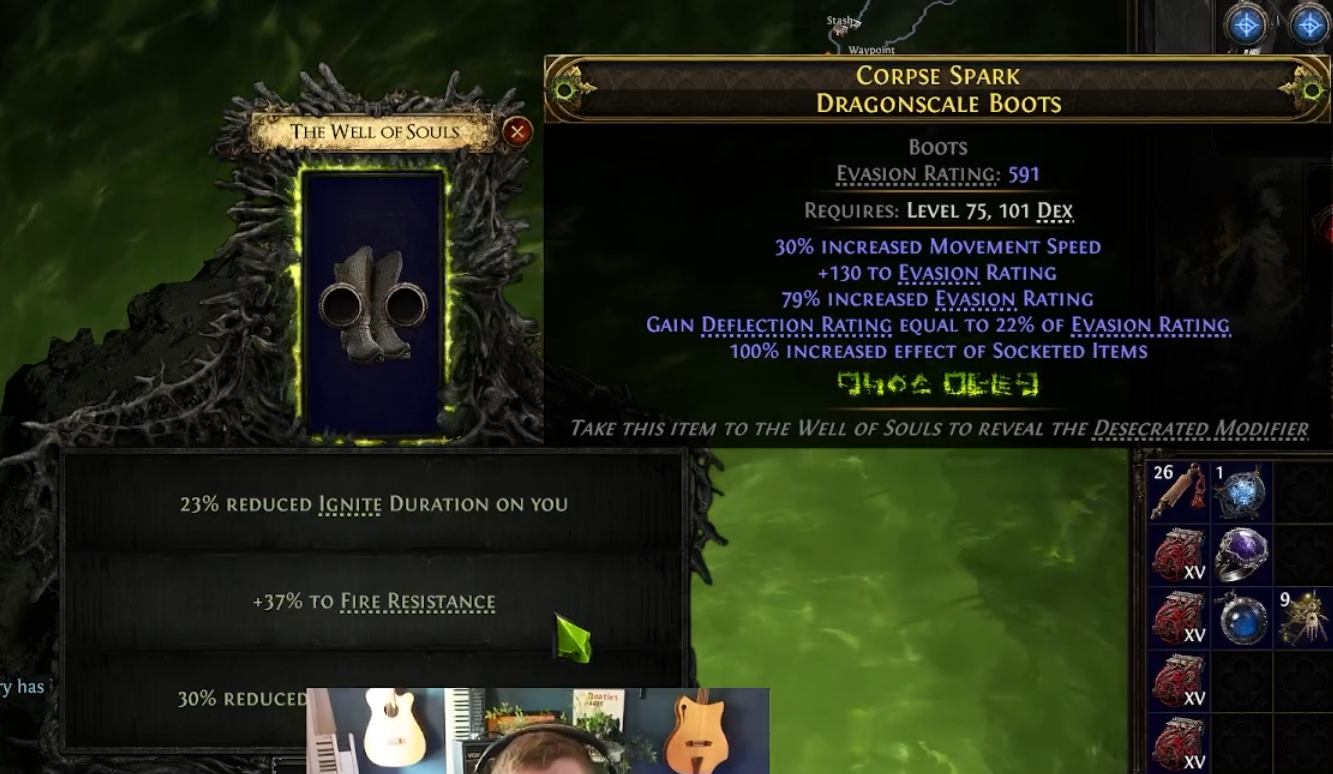Image resolution: width=1333 pixels, height=774 pixels.
Task: Select the scroll stack of 26
Action: click(1176, 491)
